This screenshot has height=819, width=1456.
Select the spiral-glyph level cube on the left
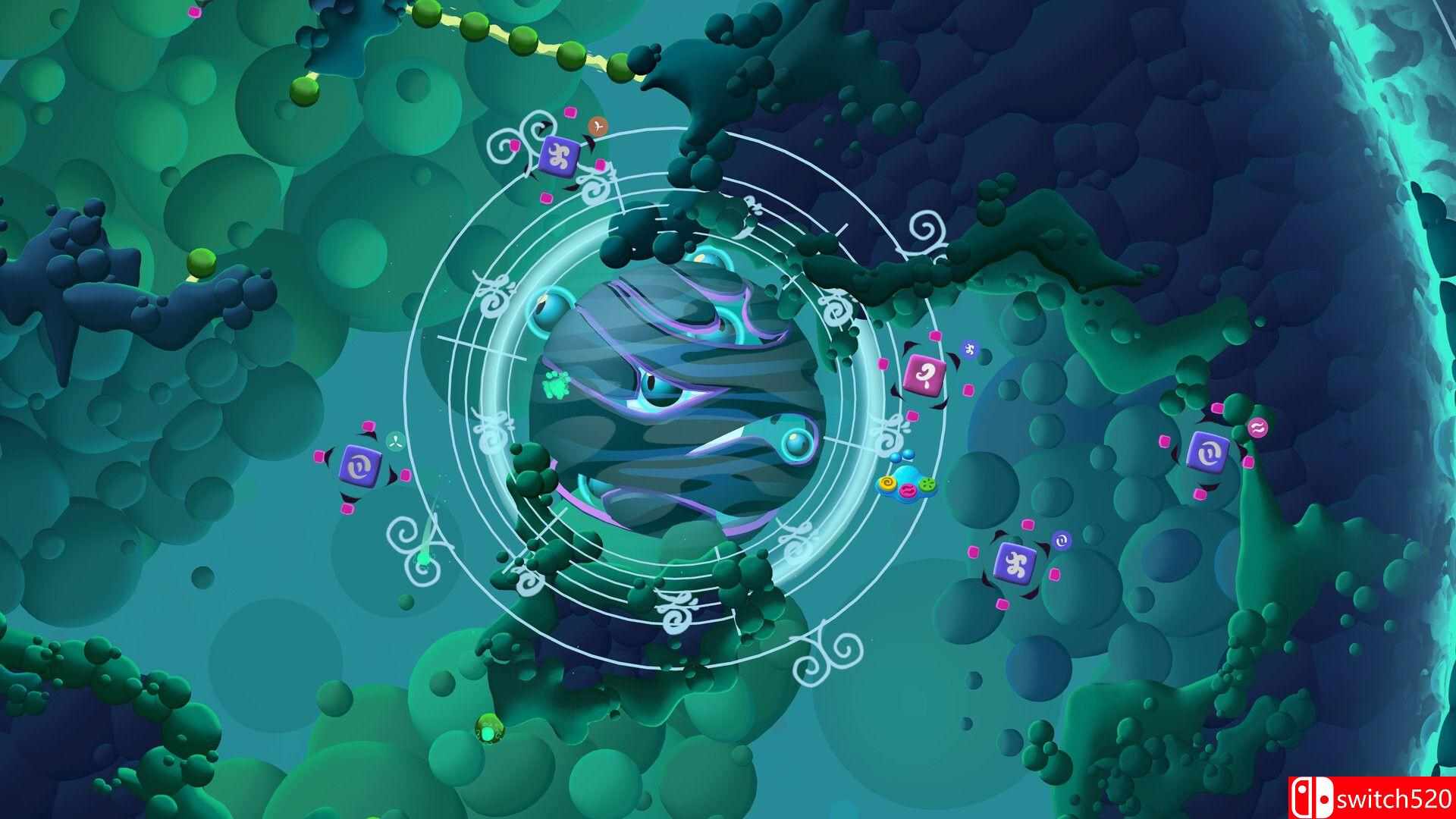[360, 466]
